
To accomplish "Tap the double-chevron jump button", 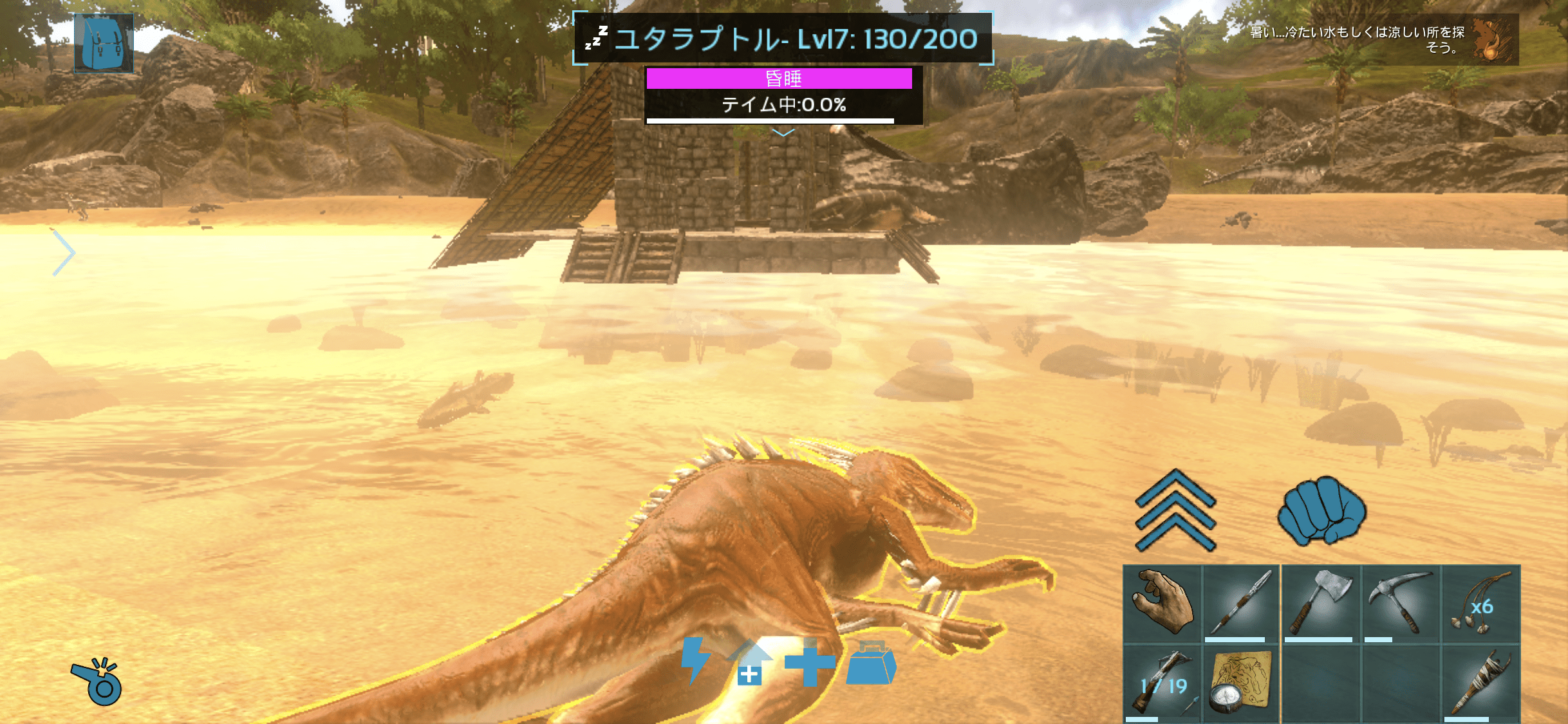I will 1175,511.
